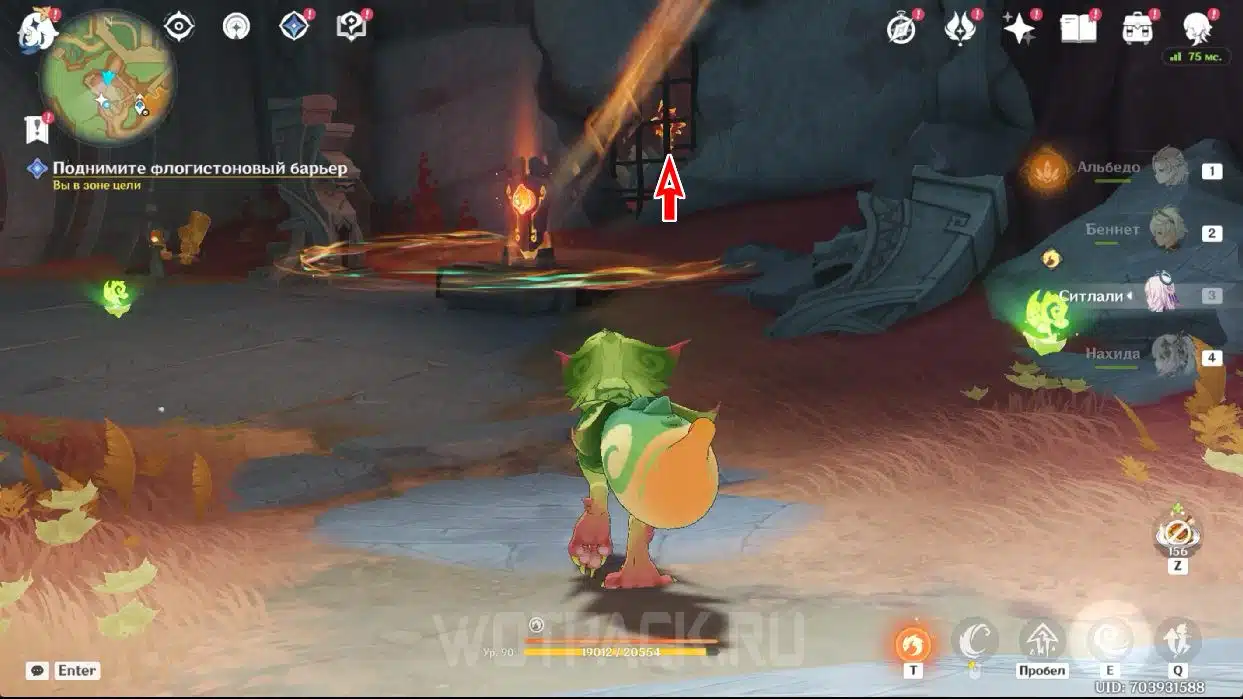Viewport: 1243px width, 699px height.
Task: Open the compass events icon
Action: pyautogui.click(x=902, y=29)
